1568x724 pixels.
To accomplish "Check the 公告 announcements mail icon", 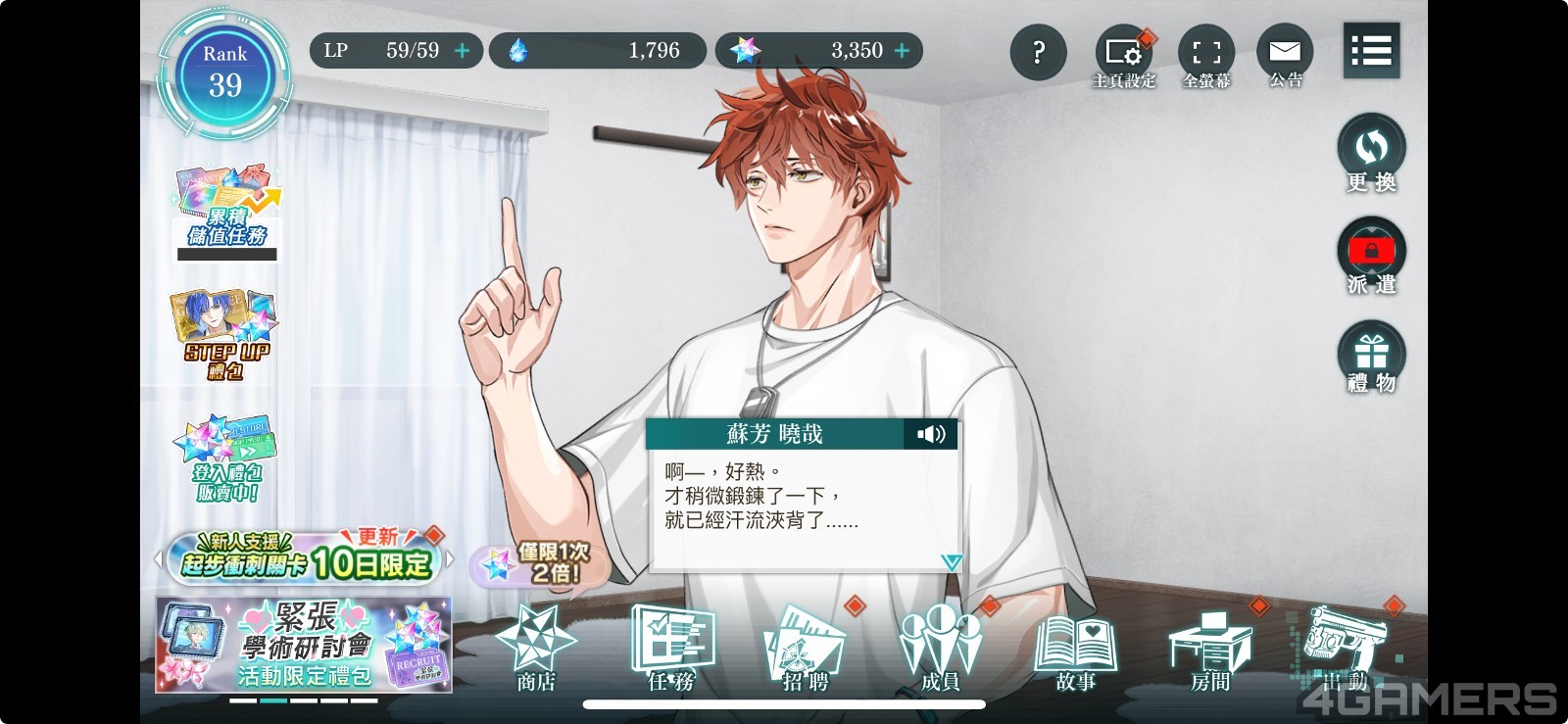I will 1285,56.
